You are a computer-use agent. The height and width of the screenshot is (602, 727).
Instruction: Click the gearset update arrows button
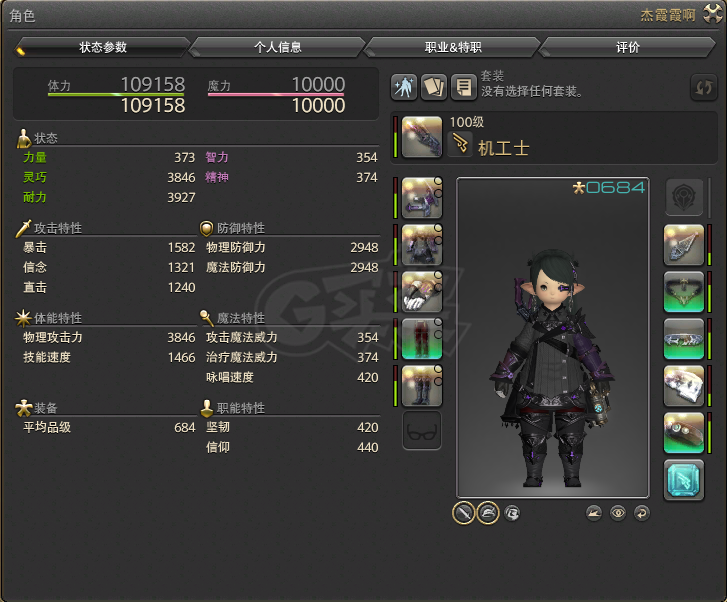click(704, 87)
